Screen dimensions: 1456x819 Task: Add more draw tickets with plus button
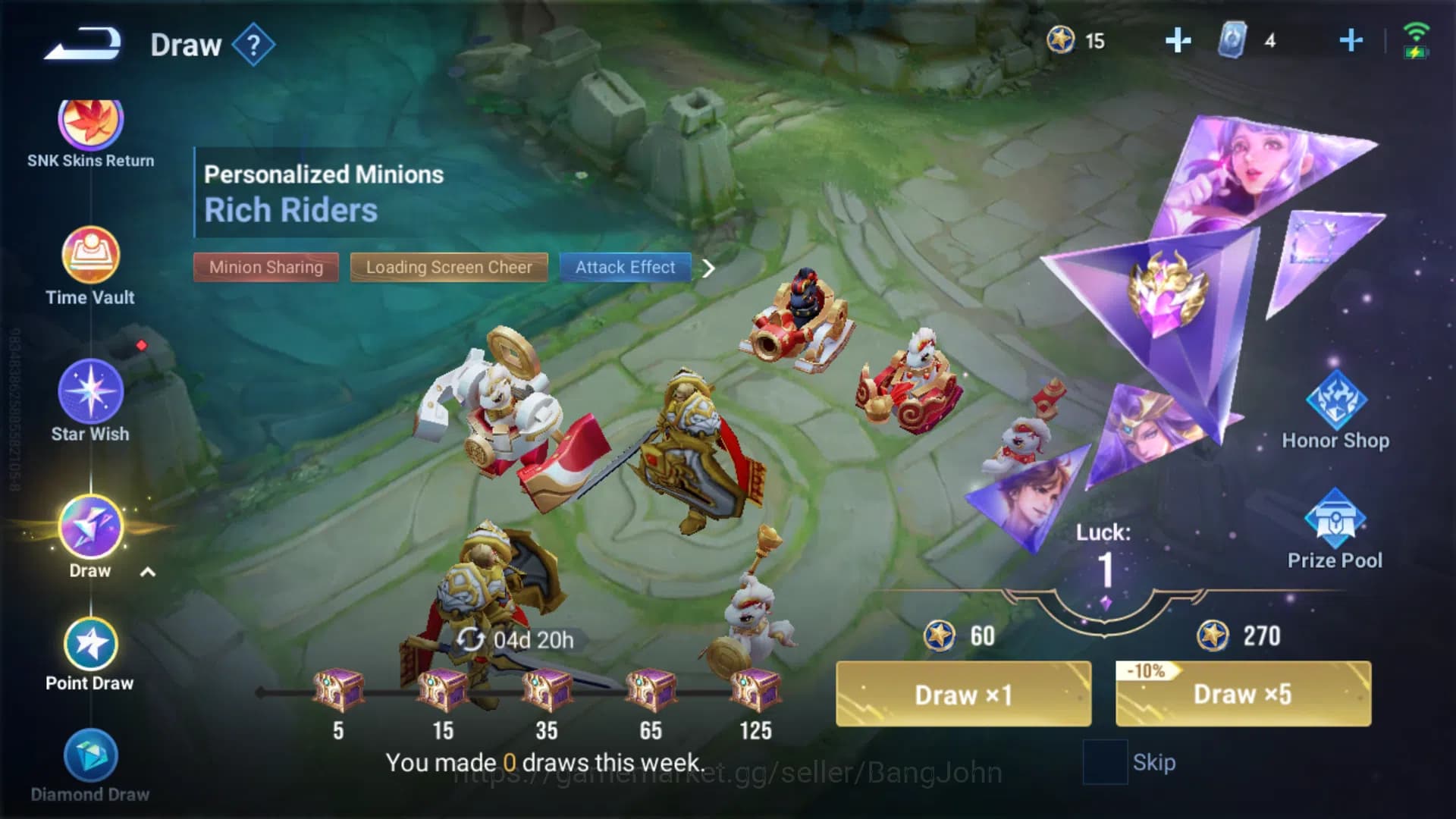[x=1352, y=42]
